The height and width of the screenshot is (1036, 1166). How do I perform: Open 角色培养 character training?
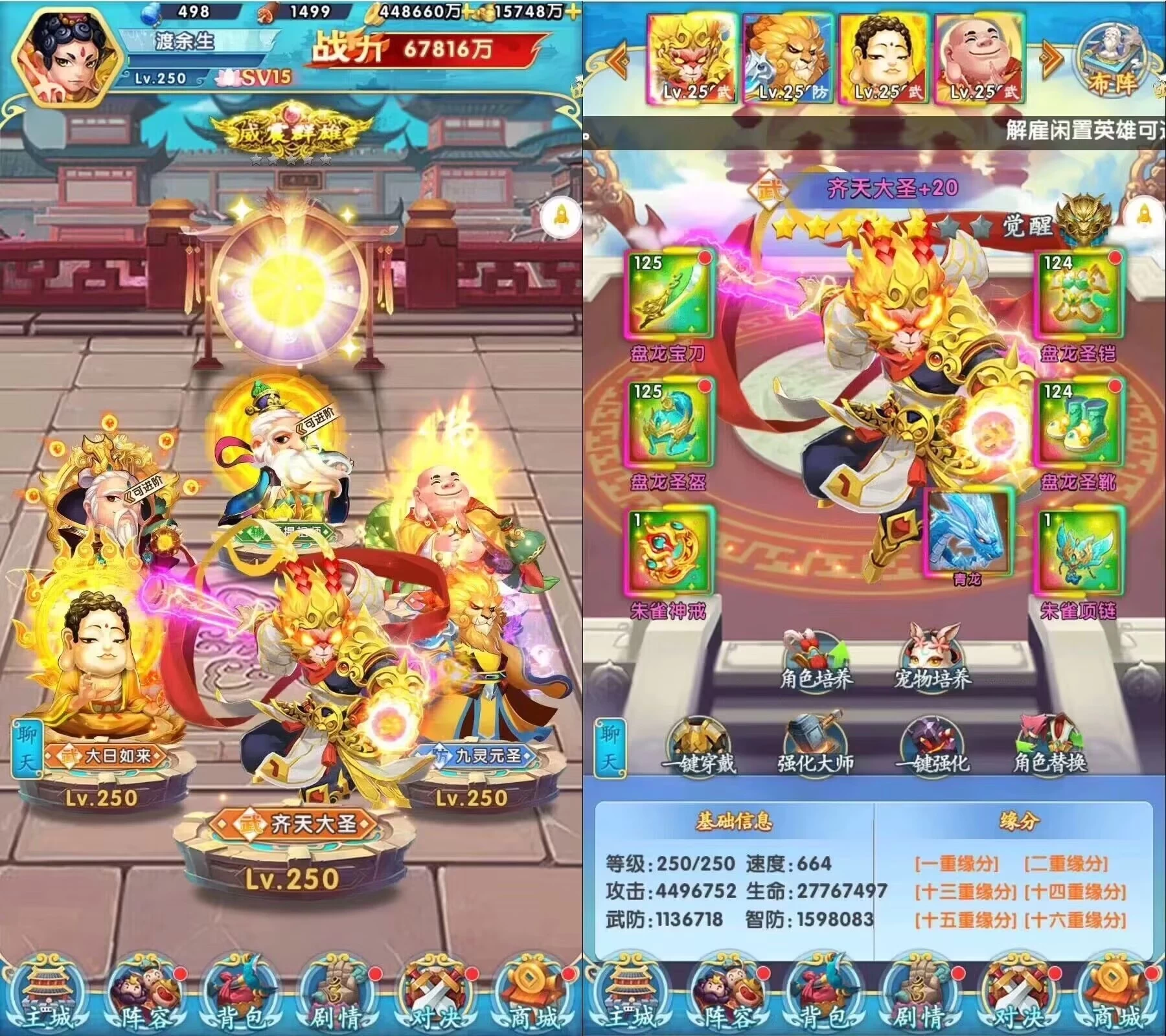816,657
